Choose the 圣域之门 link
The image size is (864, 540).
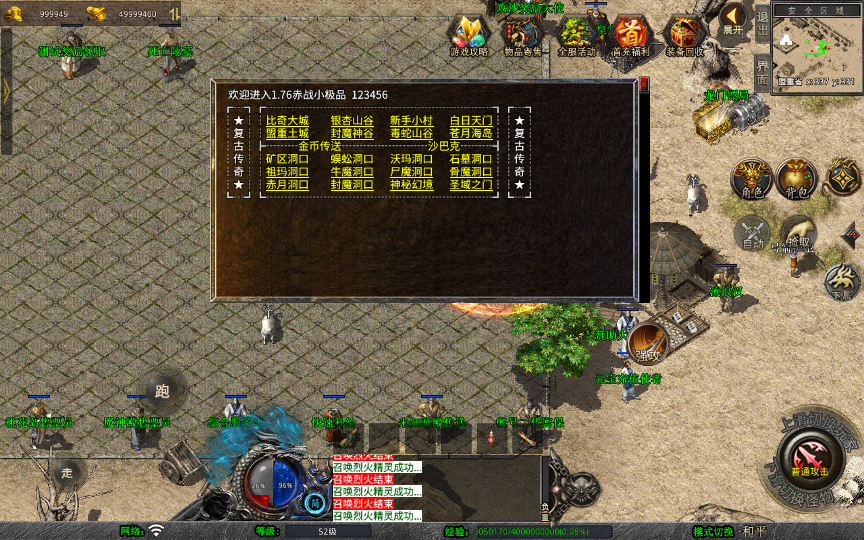point(471,185)
